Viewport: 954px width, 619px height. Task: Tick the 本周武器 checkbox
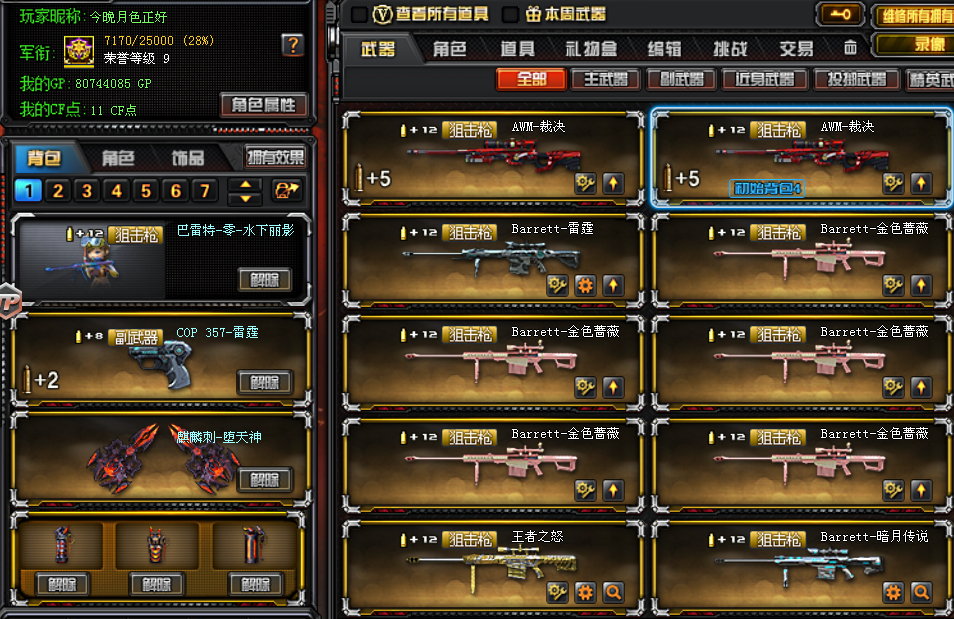(x=510, y=14)
